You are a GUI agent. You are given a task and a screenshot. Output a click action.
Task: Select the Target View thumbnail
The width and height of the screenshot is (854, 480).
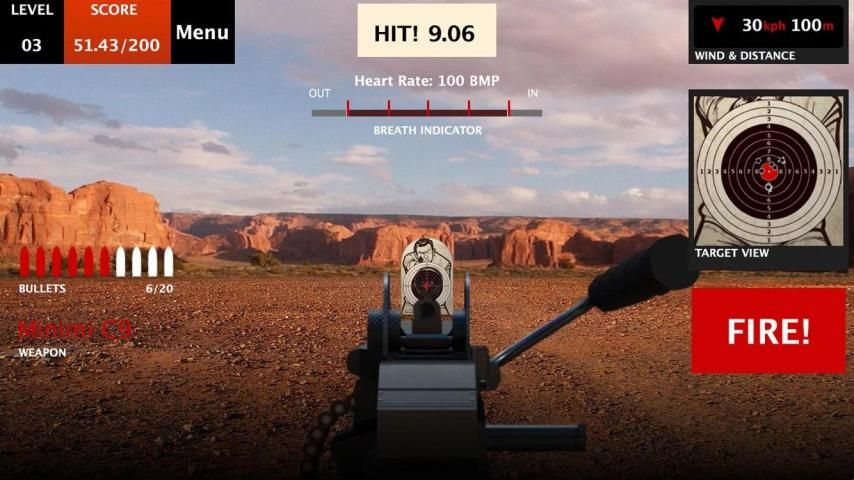768,172
